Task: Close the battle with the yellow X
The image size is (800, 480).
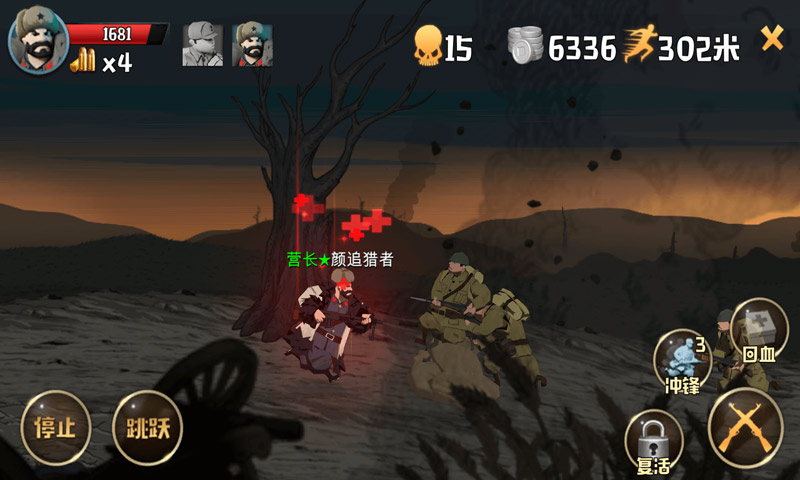Action: click(x=772, y=39)
